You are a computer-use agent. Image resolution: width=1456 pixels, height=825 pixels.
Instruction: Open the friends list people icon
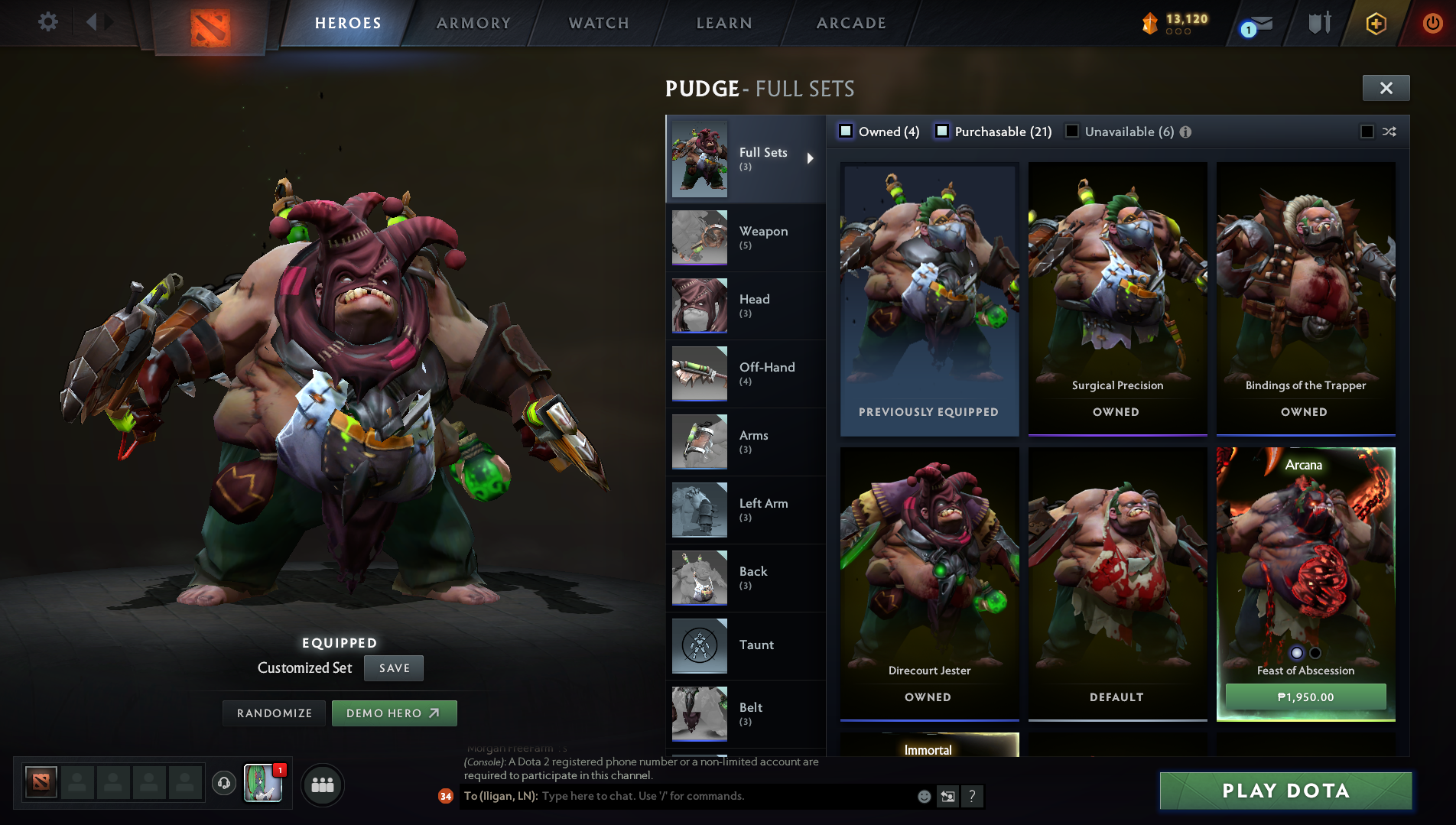point(323,784)
